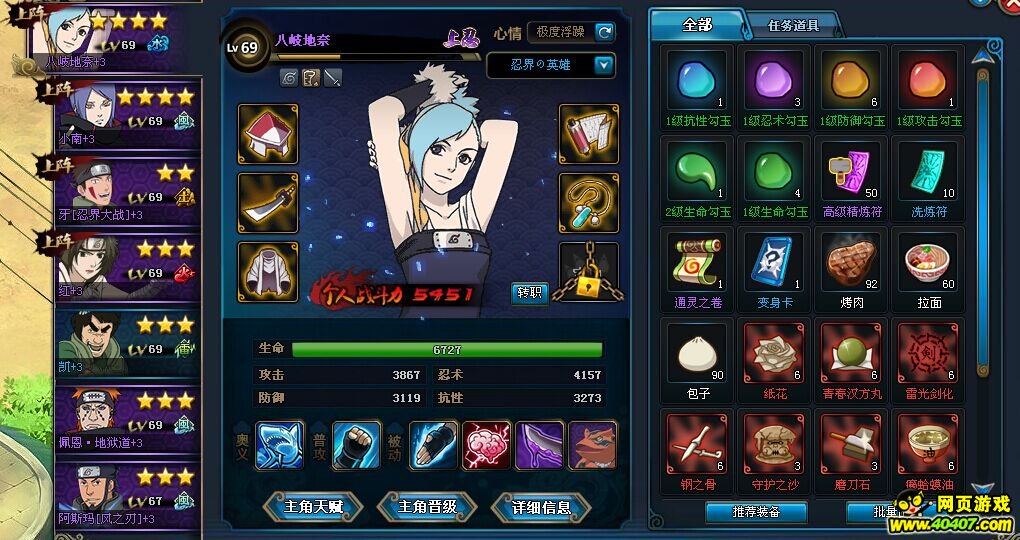Click the 拉面 ramen bowl item
This screenshot has width=1020, height=540.
pos(928,264)
